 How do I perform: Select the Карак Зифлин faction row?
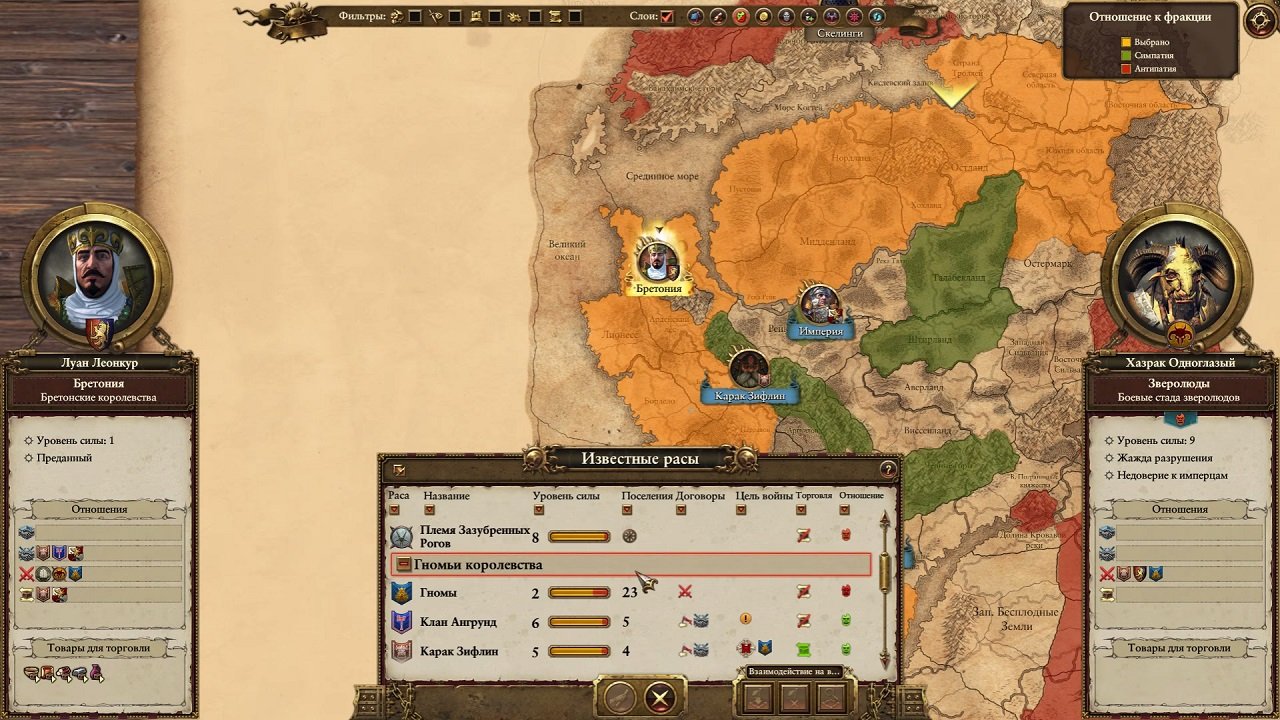tap(500, 651)
